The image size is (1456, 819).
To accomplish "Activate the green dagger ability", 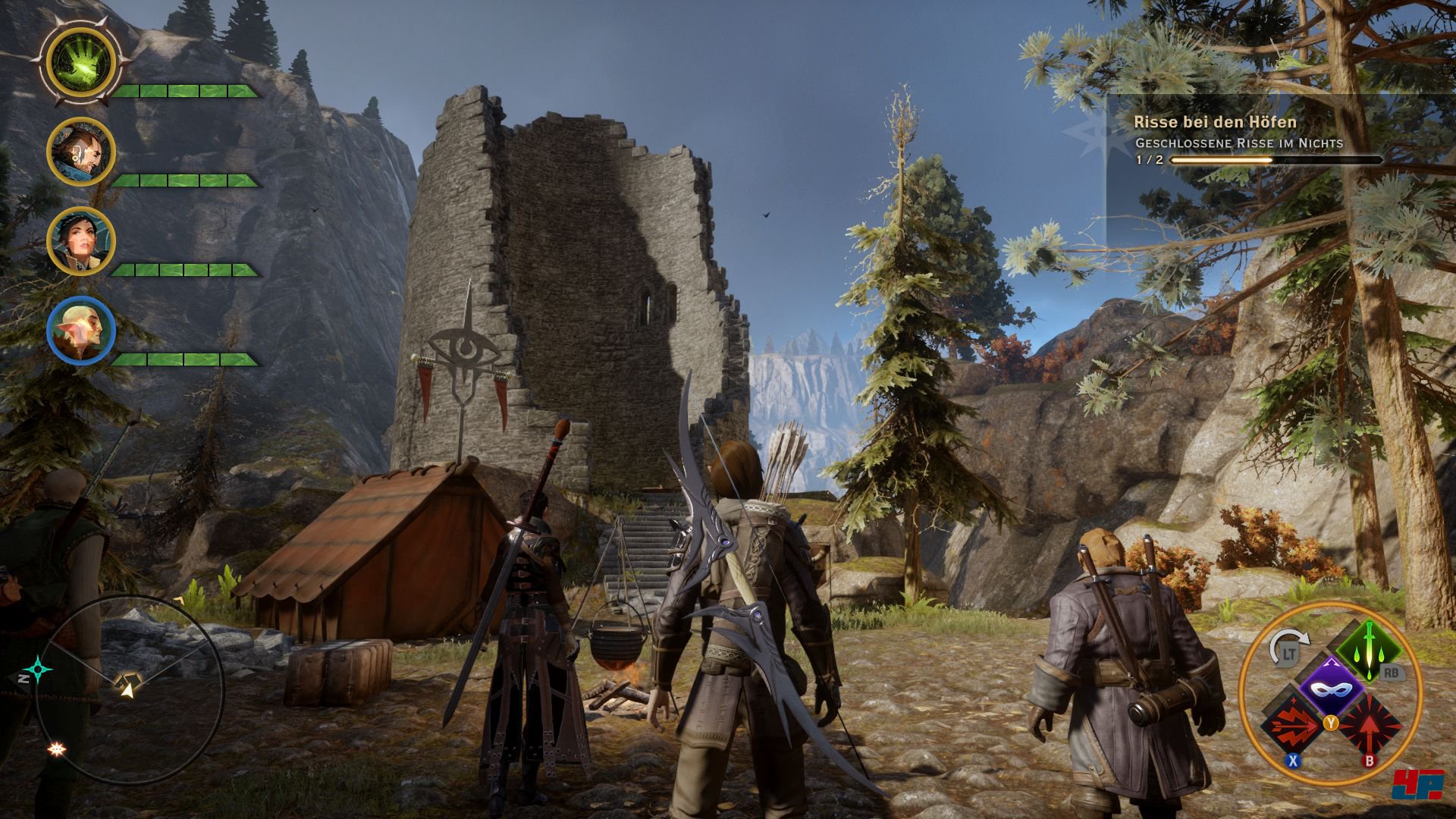I will point(1369,651).
